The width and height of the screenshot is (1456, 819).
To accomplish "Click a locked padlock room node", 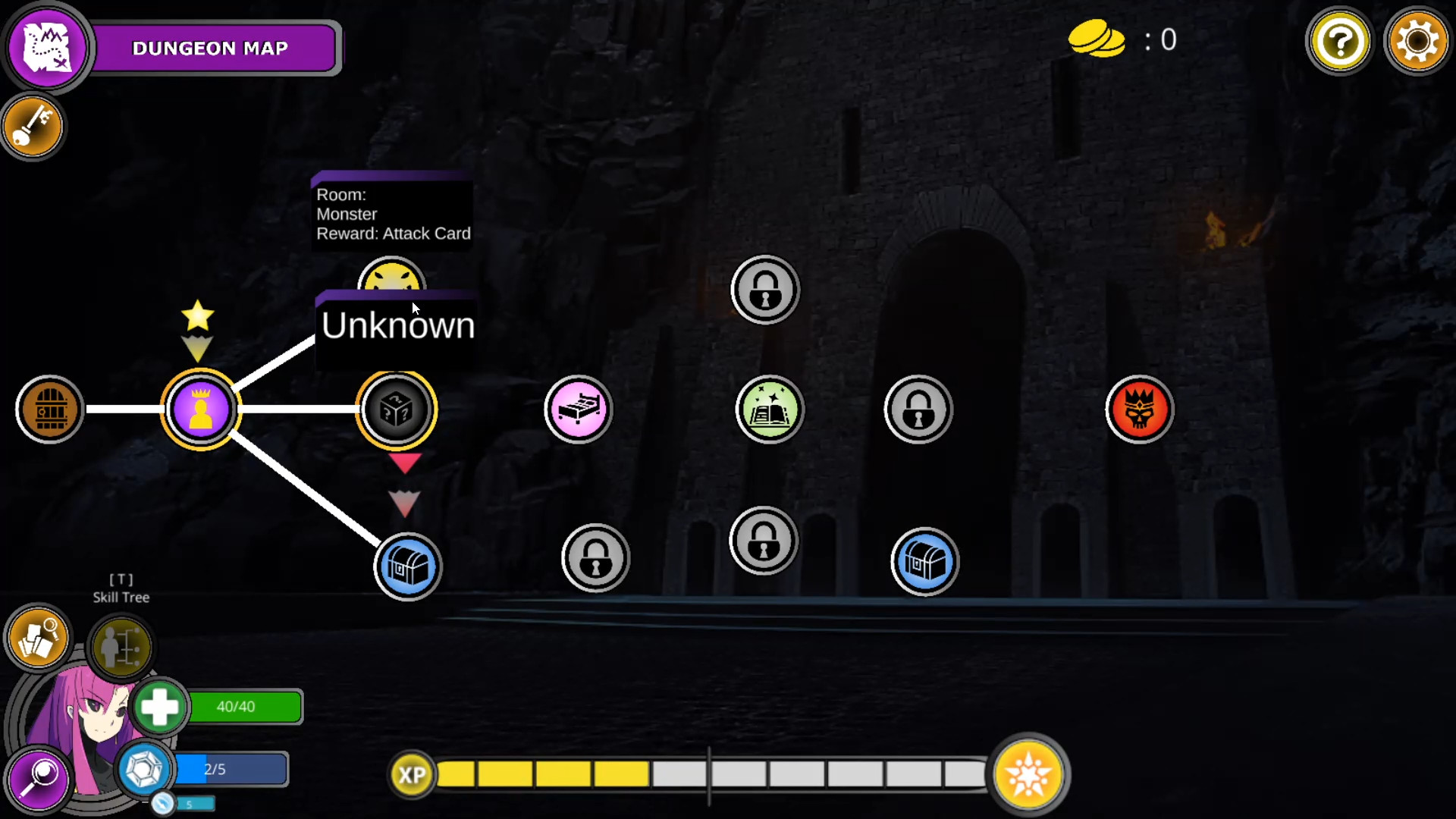I will (765, 290).
